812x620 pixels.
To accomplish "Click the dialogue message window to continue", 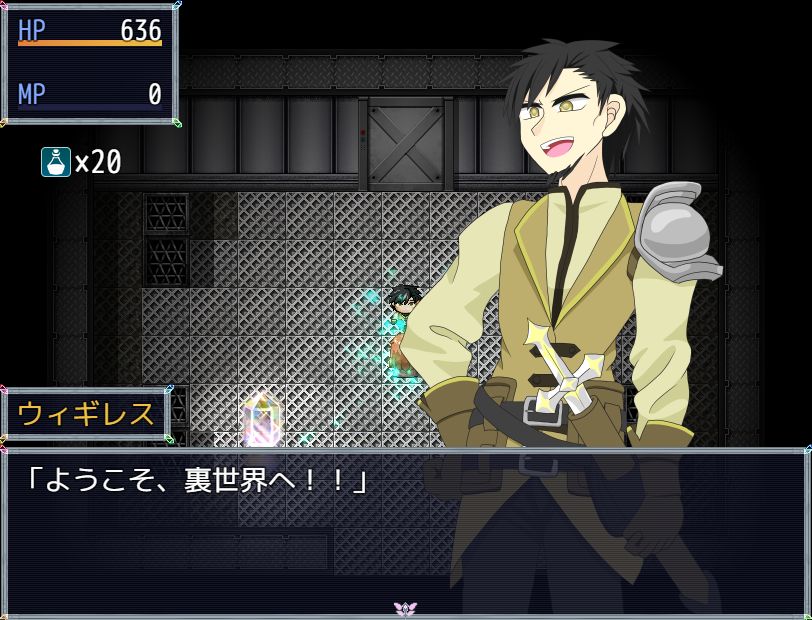I will 405,530.
